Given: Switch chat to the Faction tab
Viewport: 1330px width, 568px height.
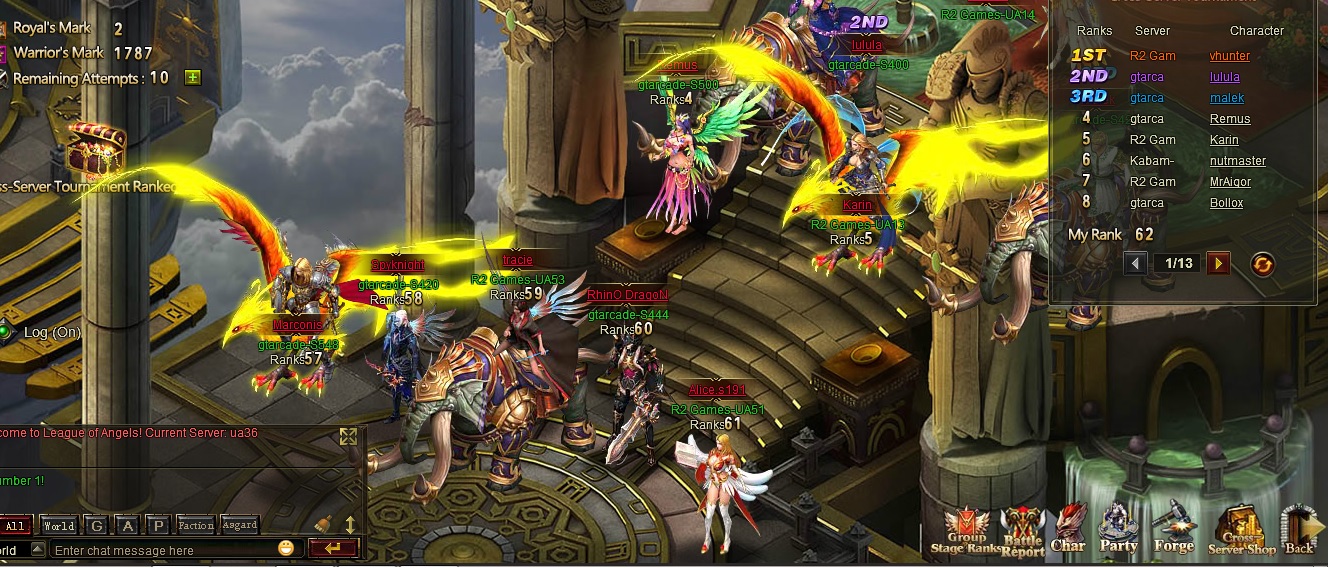Looking at the screenshot, I should pos(196,525).
